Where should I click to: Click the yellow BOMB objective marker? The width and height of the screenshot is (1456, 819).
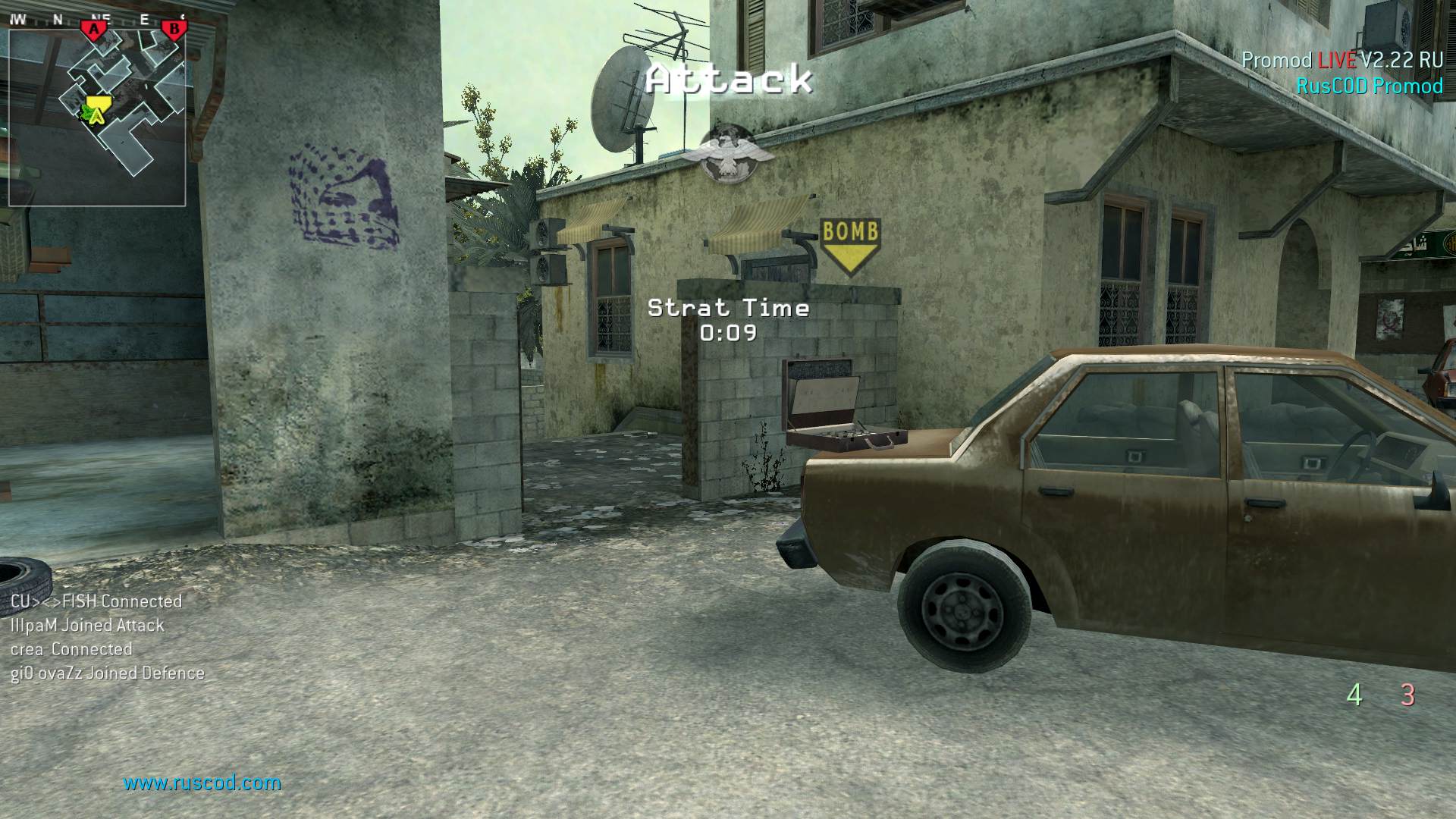[849, 245]
